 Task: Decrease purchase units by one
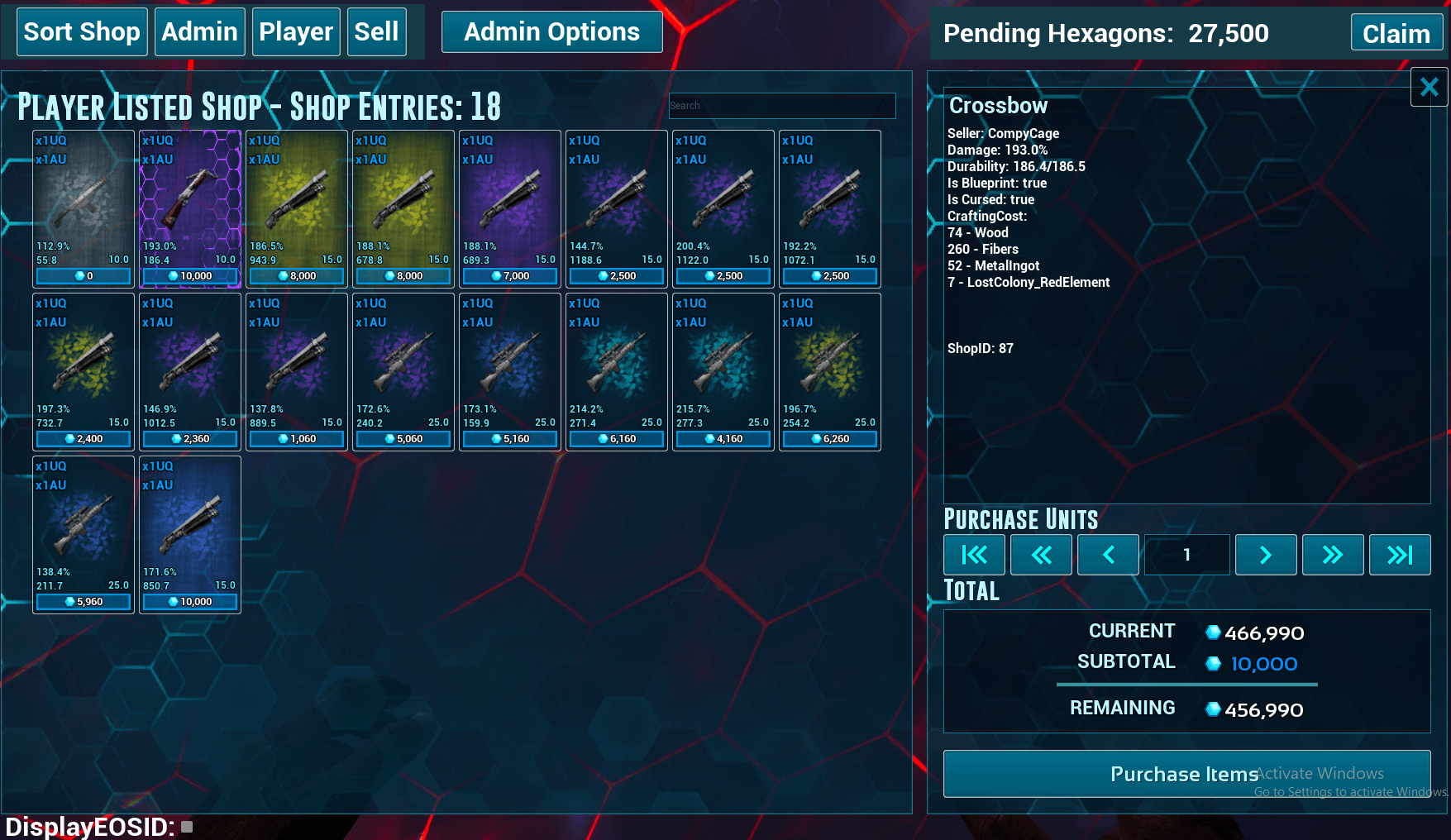click(x=1108, y=555)
